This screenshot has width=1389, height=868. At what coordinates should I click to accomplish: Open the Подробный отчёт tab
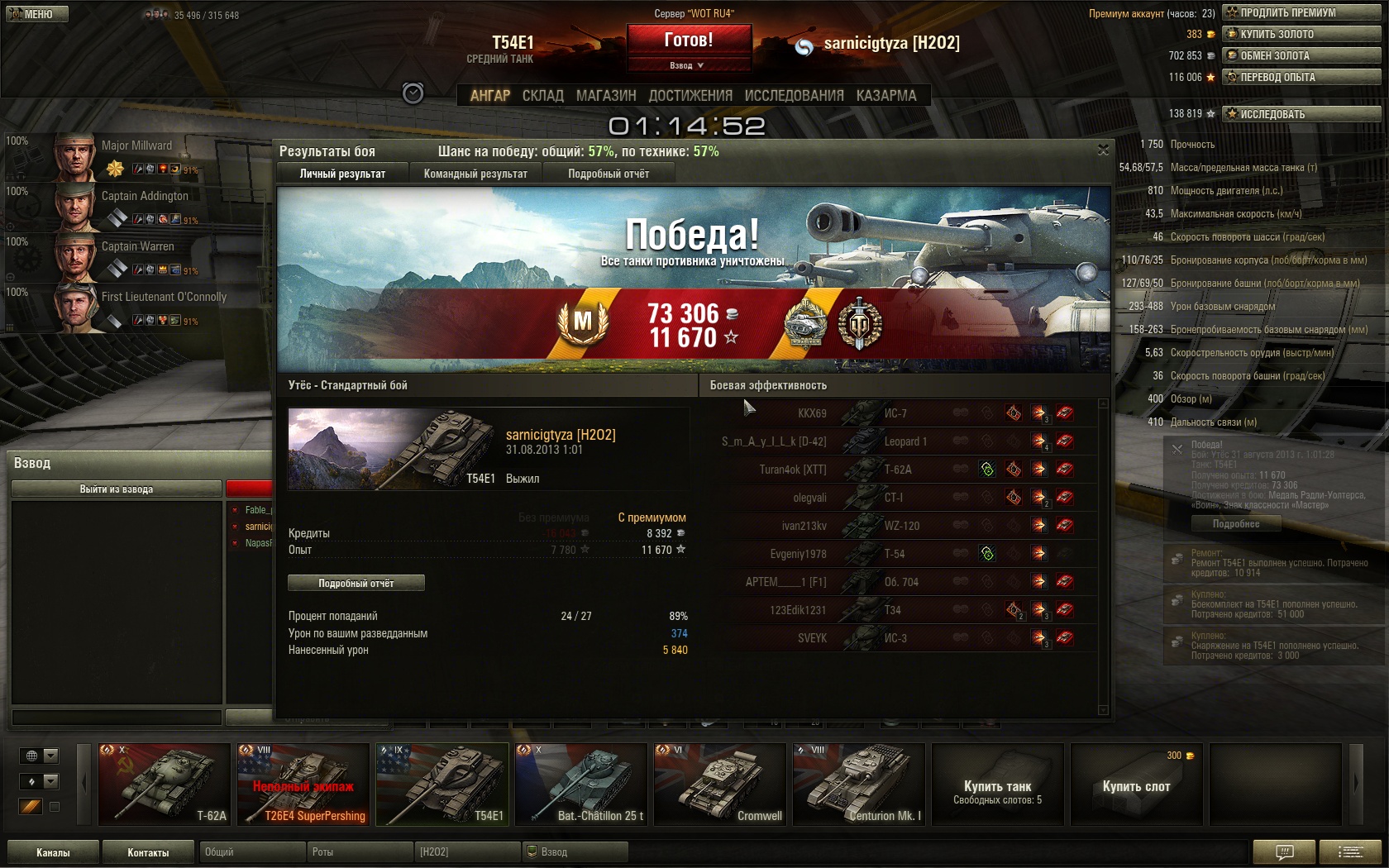pyautogui.click(x=609, y=174)
